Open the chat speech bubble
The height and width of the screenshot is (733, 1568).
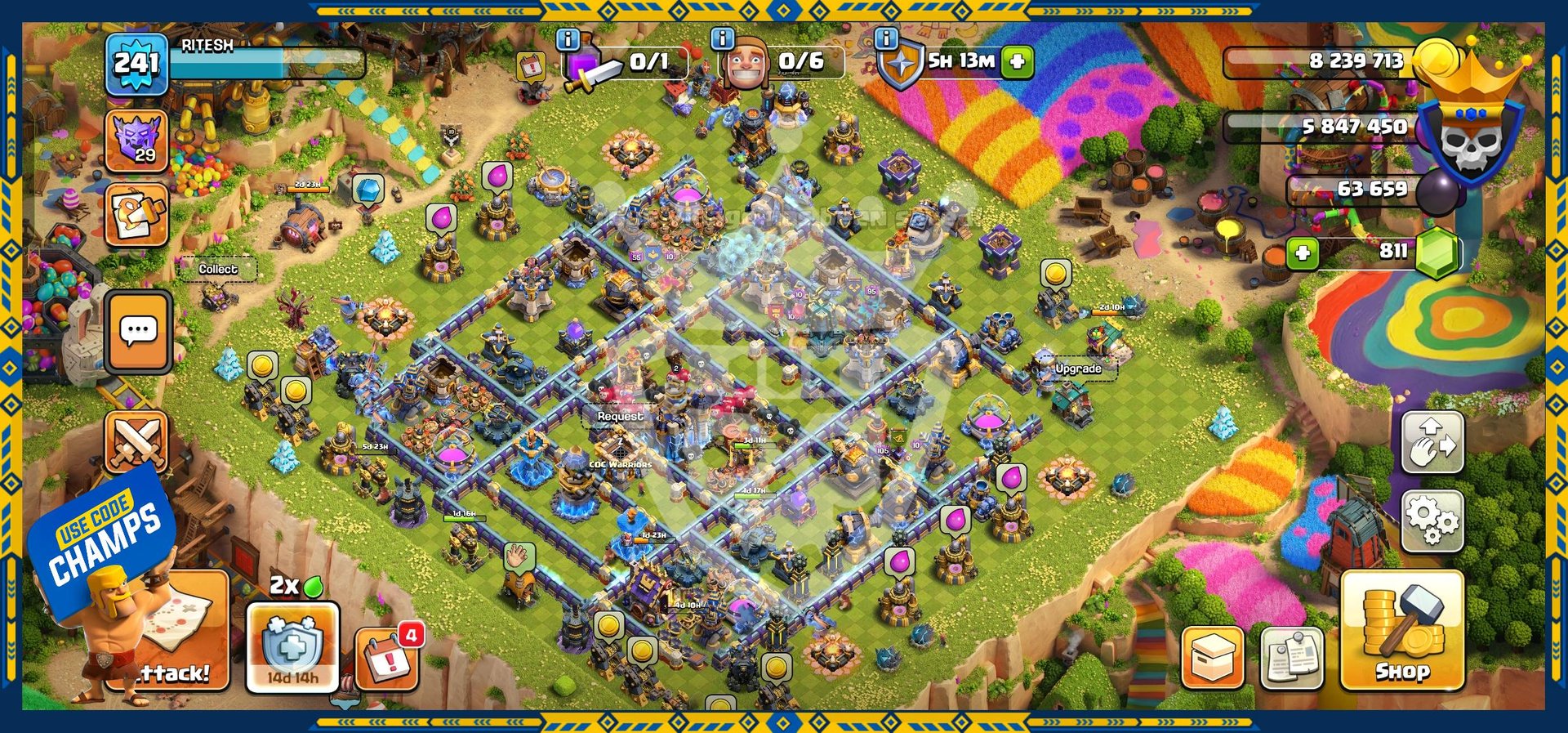coord(138,331)
